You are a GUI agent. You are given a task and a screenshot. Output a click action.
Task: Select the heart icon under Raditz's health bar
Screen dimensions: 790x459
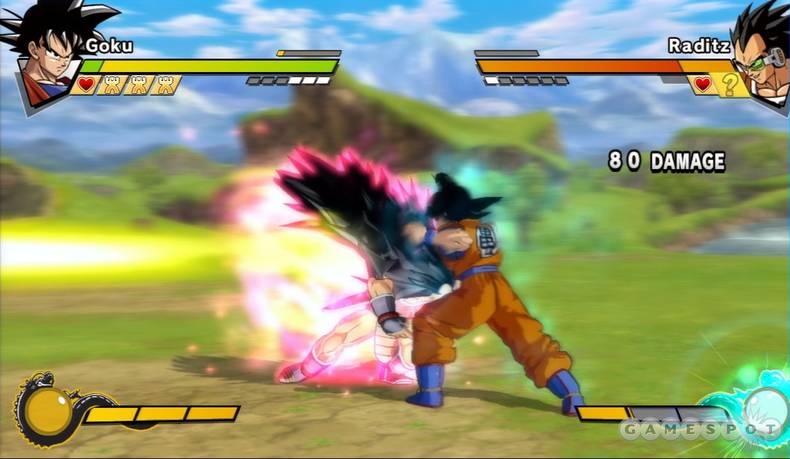click(703, 84)
